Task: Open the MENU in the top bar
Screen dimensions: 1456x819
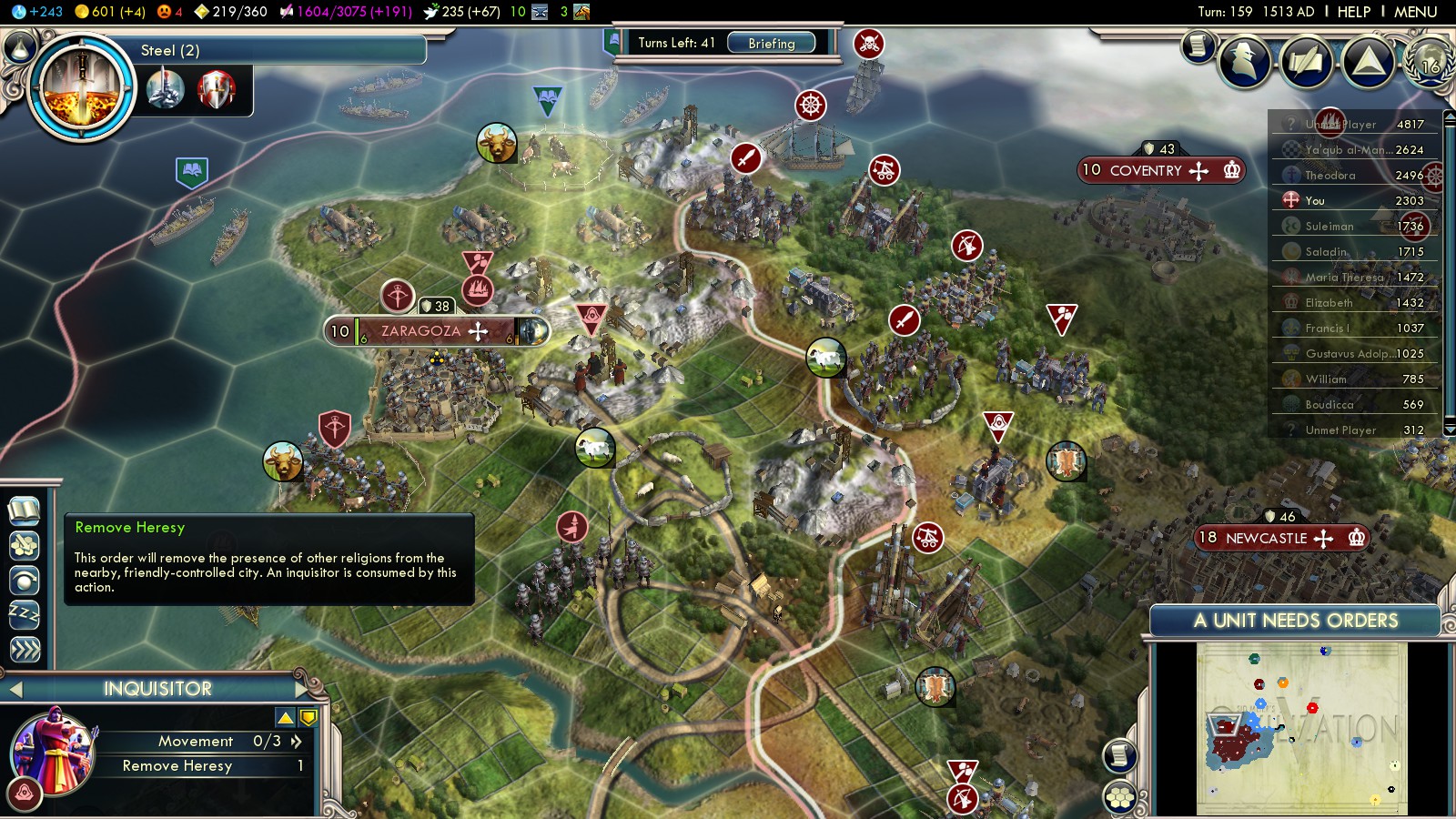Action: pyautogui.click(x=1415, y=12)
